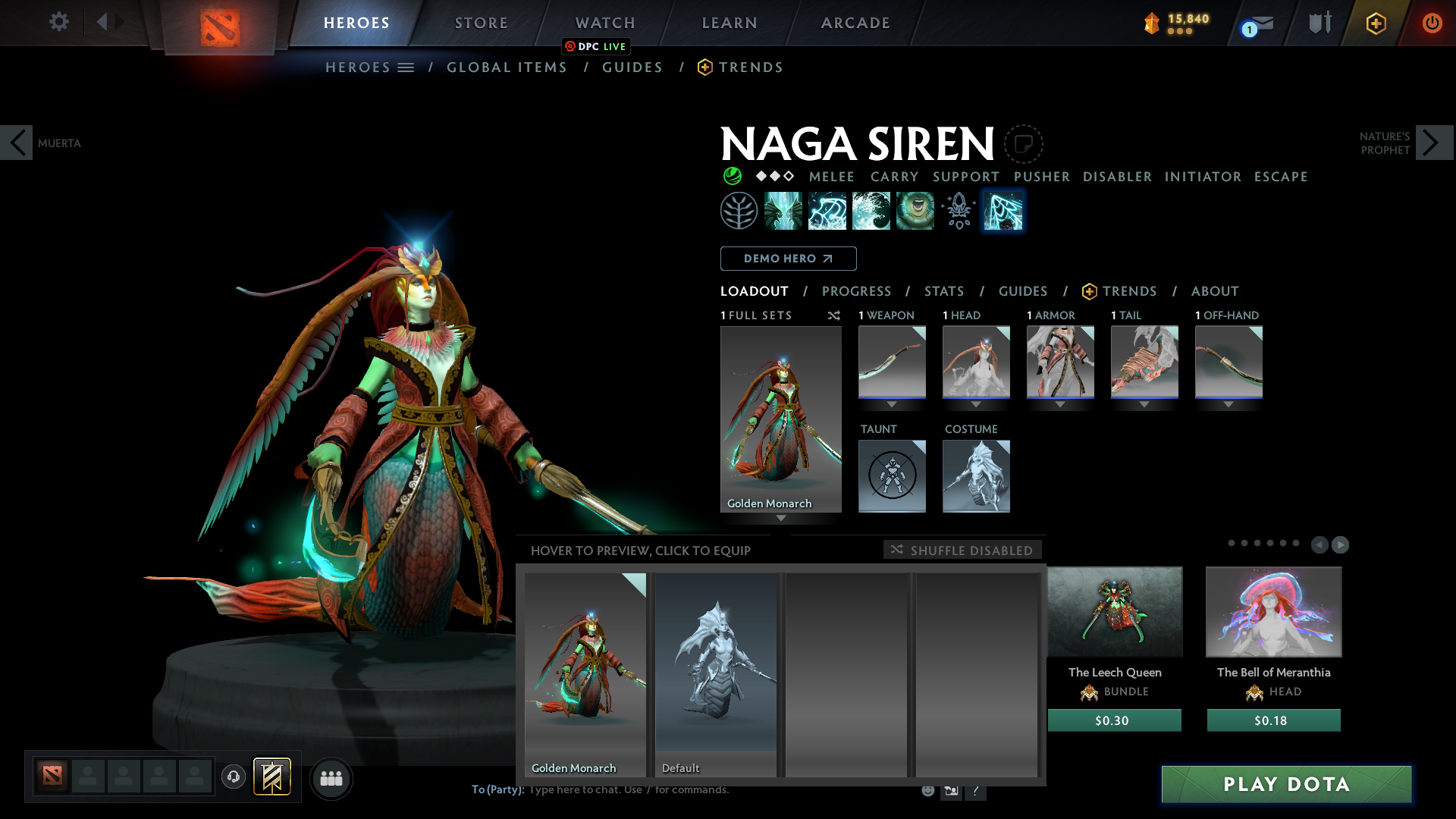This screenshot has height=819, width=1456.
Task: Enable shuffle for Full Sets slot
Action: point(834,315)
